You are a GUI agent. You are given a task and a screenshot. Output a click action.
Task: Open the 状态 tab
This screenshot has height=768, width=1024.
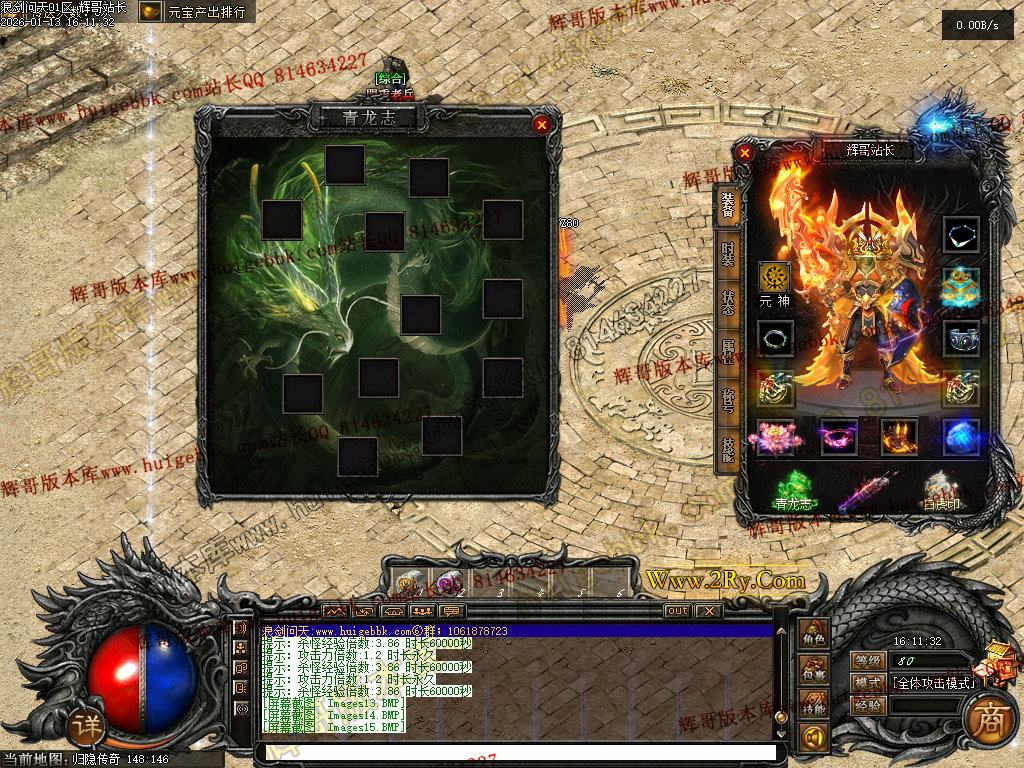click(728, 300)
